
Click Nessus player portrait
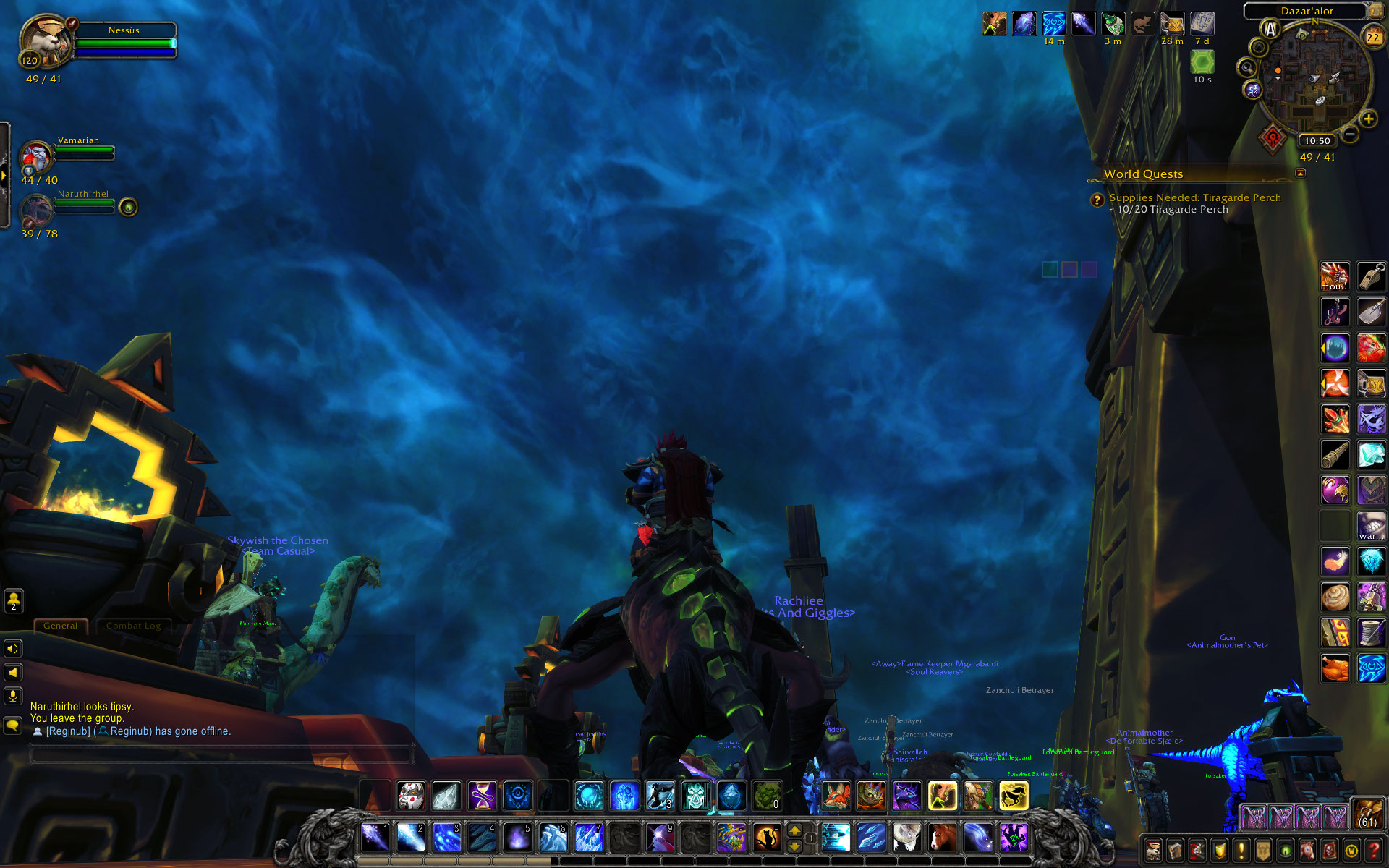pyautogui.click(x=45, y=43)
